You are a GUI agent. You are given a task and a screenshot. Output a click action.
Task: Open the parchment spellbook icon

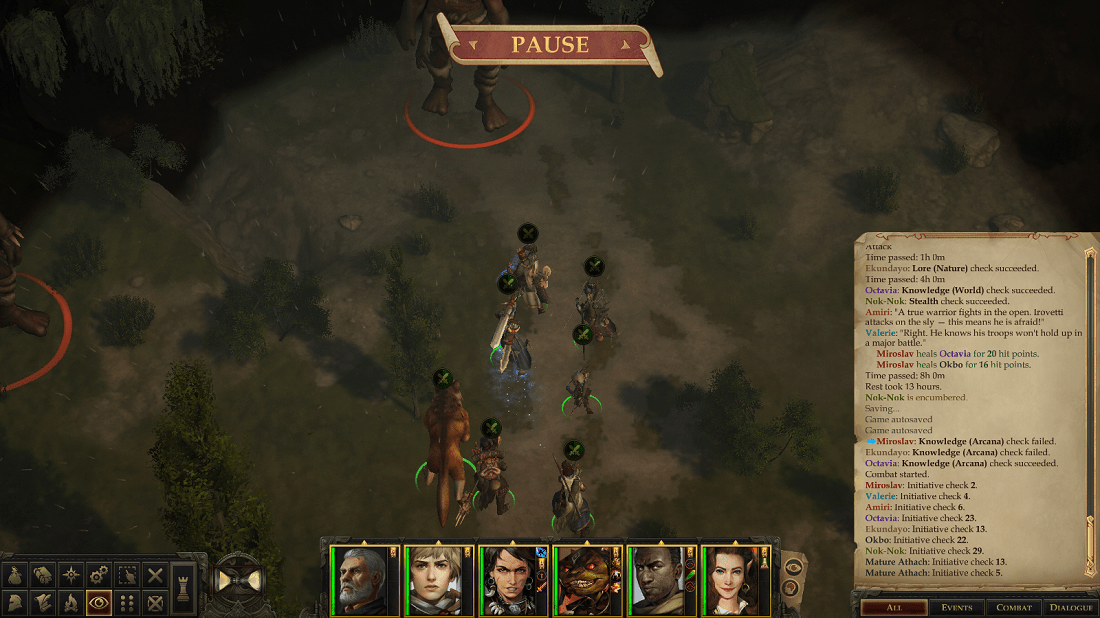pos(43,603)
